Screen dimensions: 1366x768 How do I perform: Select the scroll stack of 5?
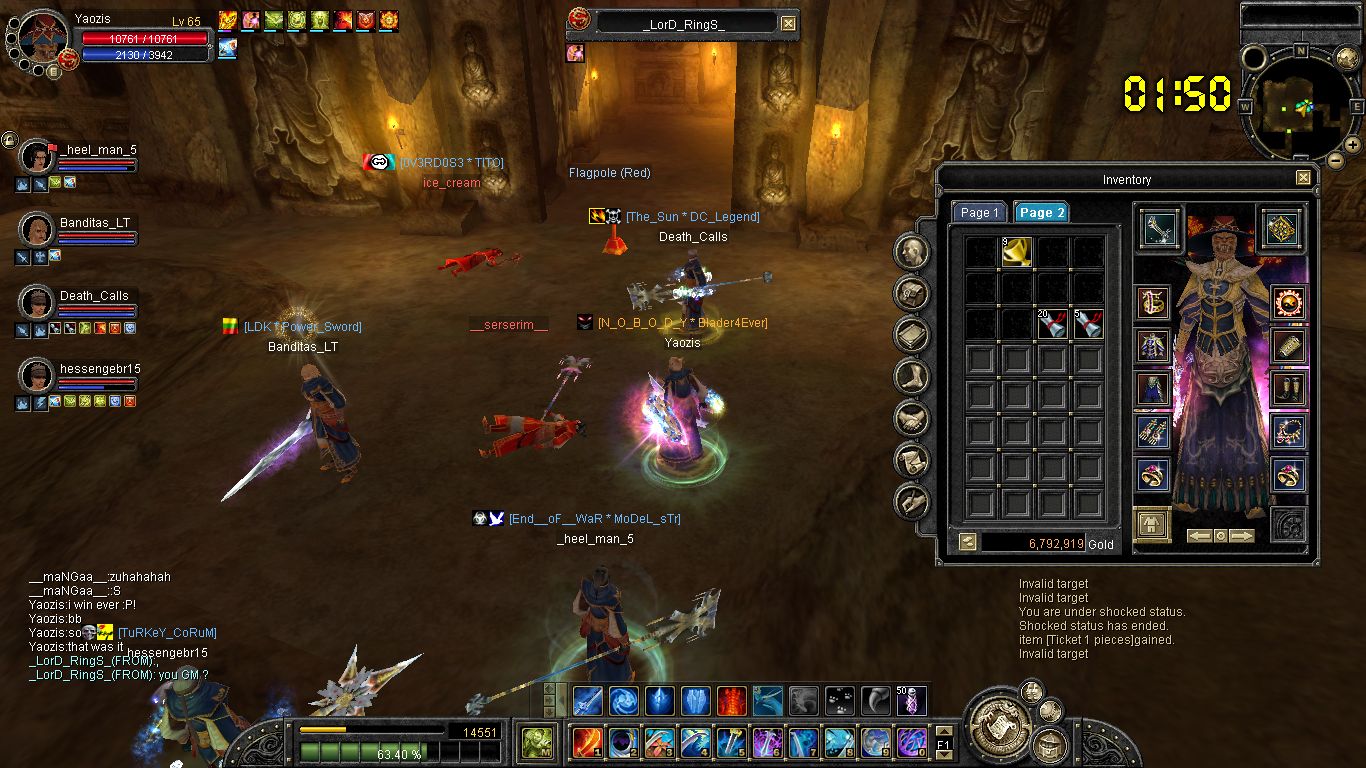[1087, 323]
